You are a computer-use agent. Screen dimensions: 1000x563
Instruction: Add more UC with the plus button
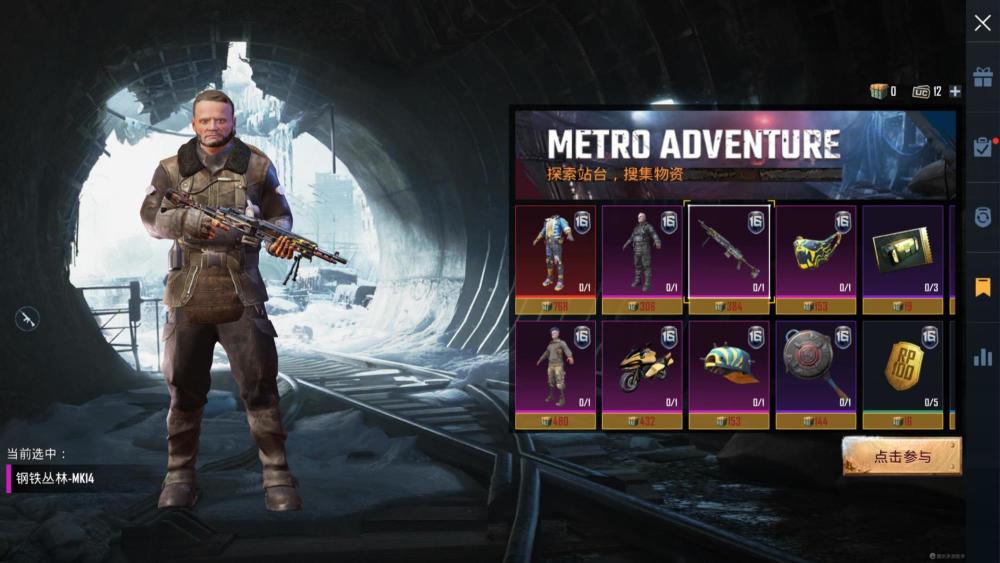[955, 92]
